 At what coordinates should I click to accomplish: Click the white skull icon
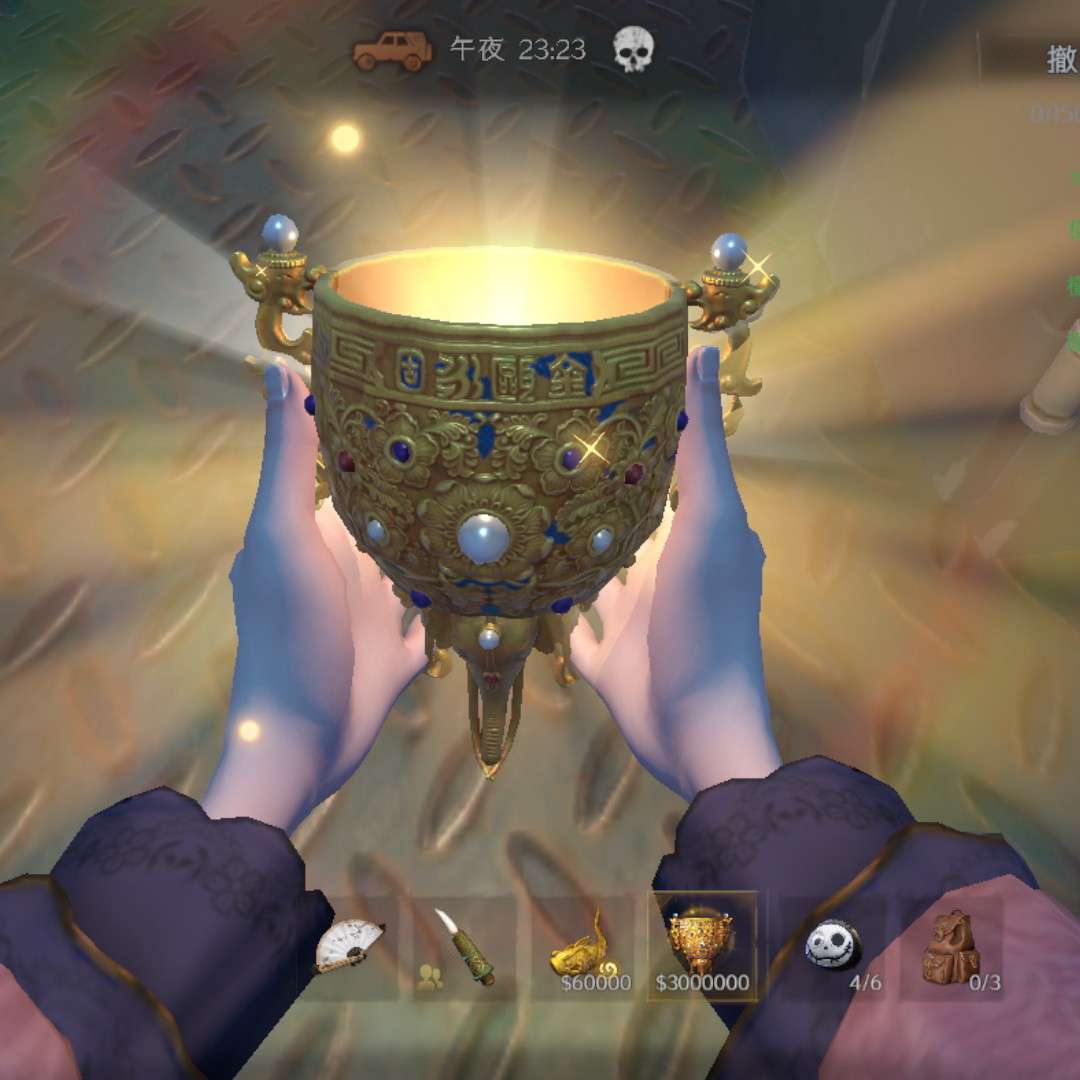[632, 50]
